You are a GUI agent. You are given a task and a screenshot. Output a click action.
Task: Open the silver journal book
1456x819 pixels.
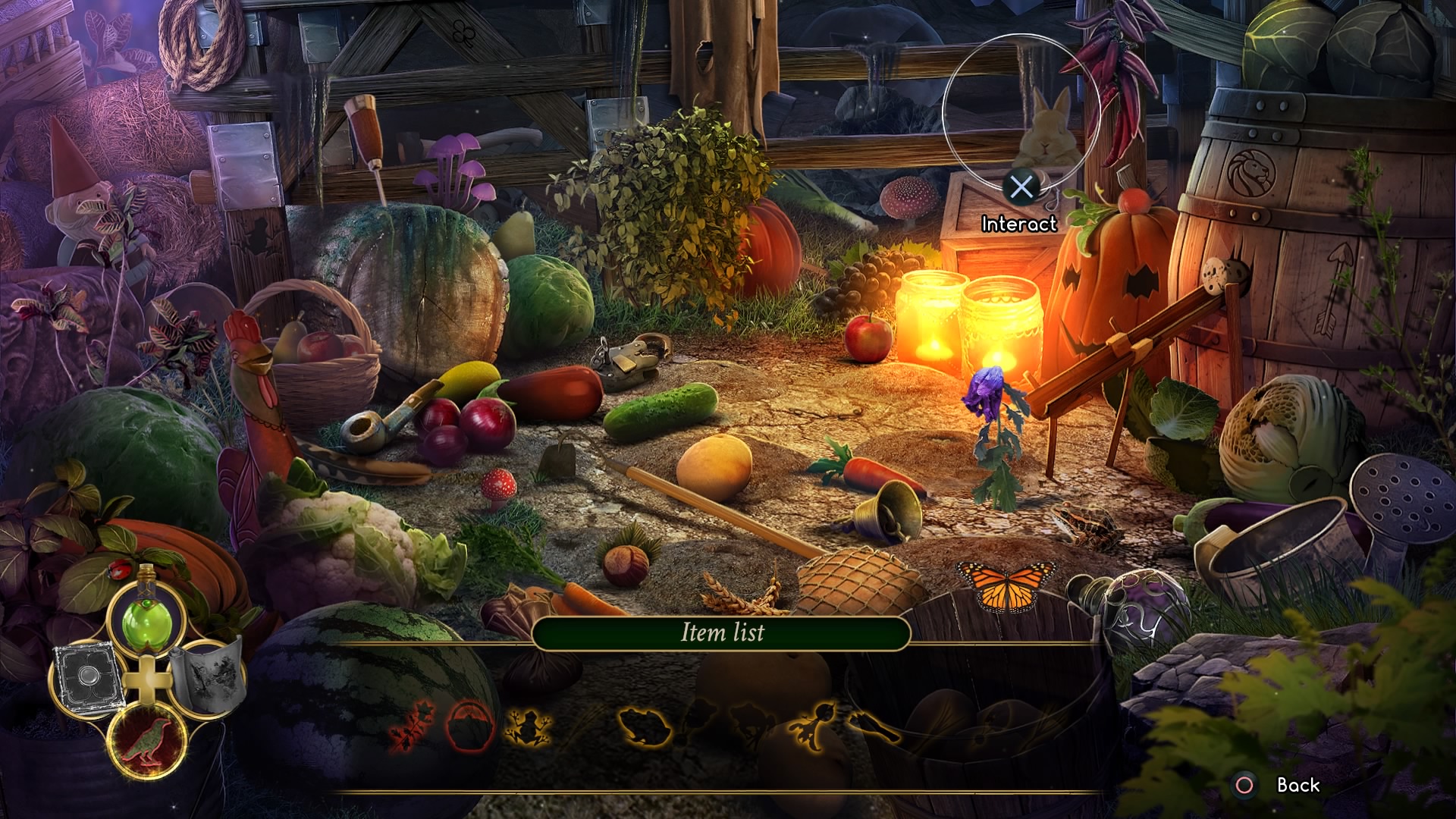pos(85,676)
